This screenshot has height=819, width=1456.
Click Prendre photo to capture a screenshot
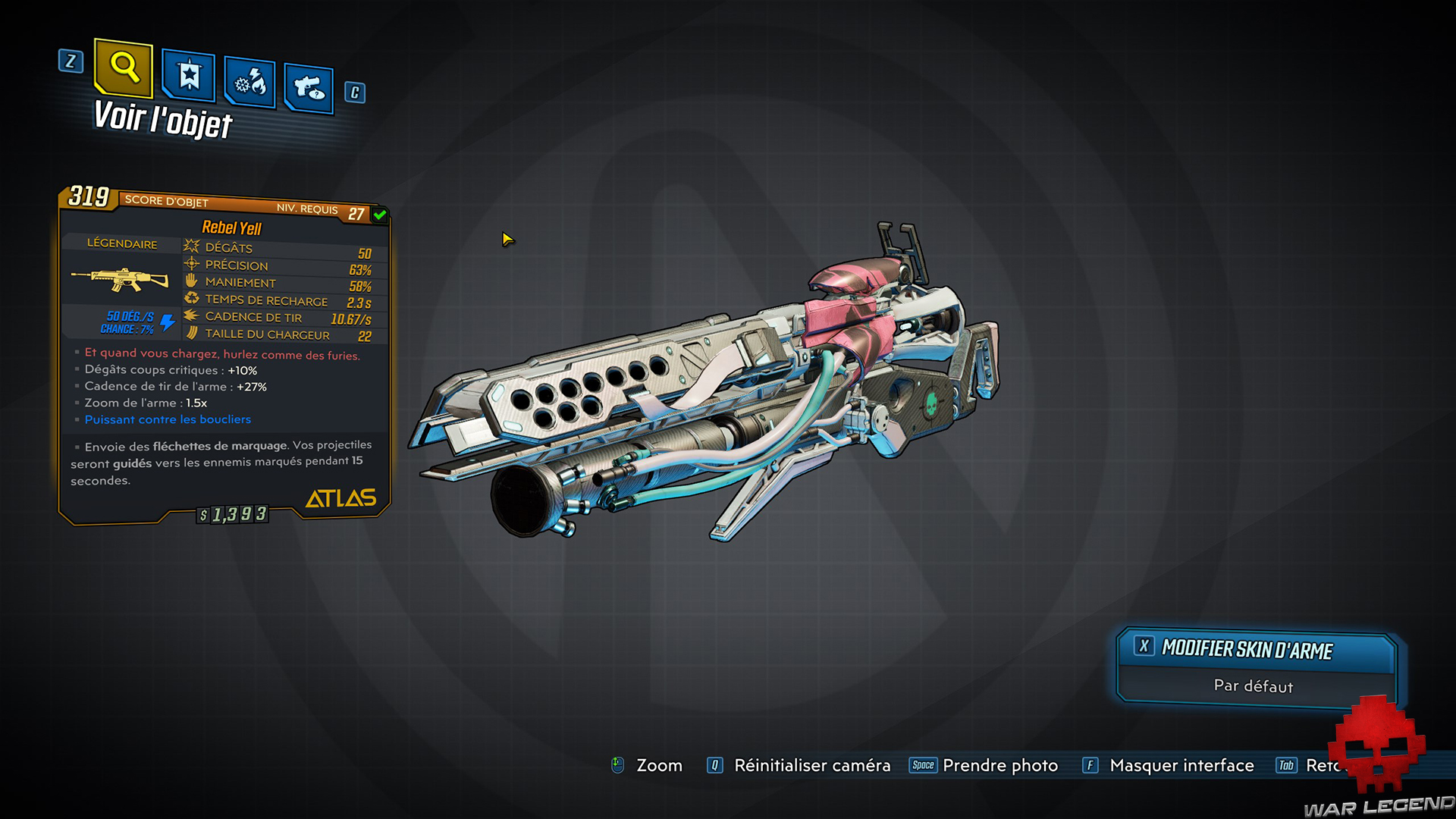(x=1000, y=765)
